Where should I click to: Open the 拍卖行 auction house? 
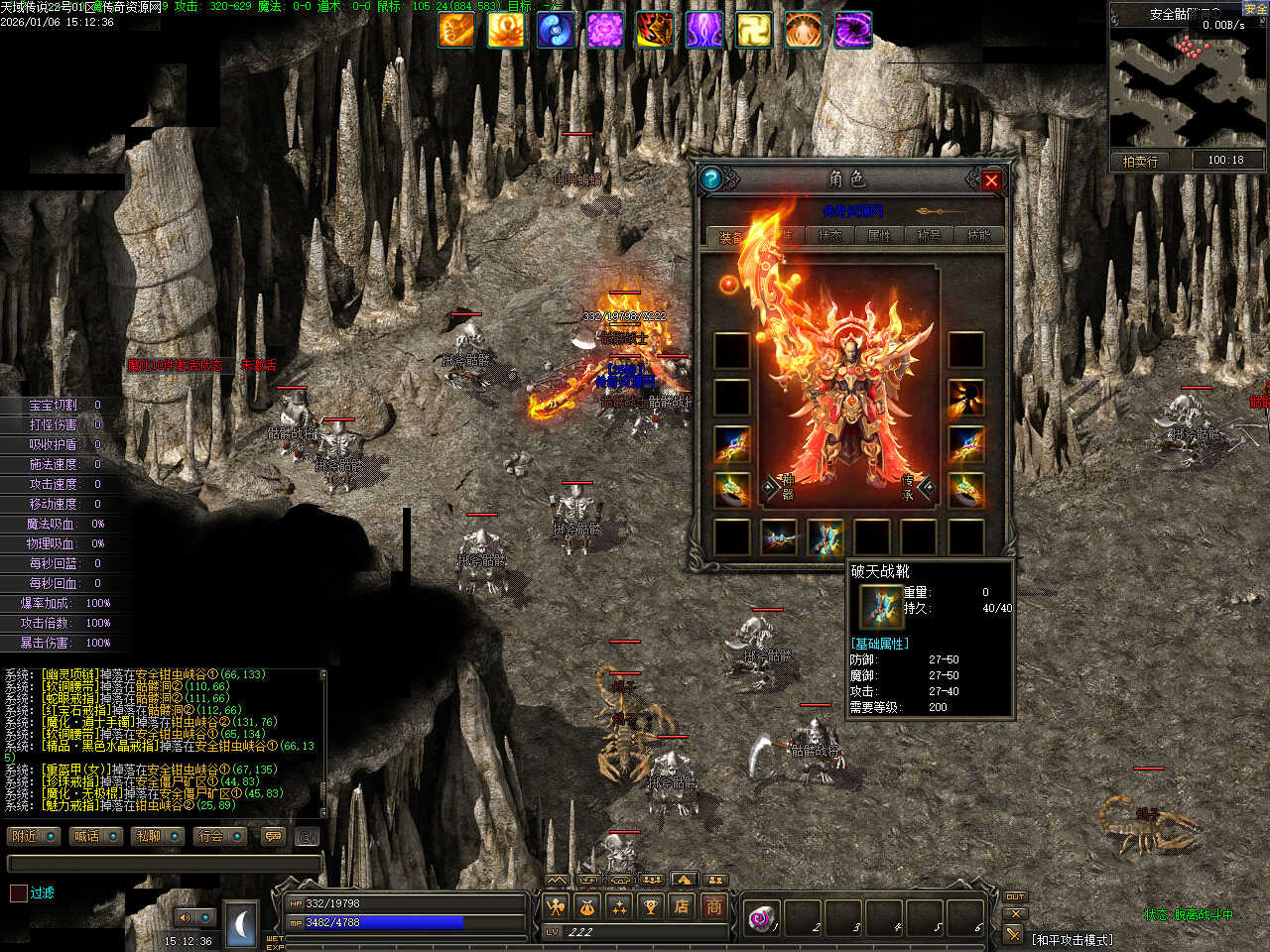pyautogui.click(x=1140, y=161)
